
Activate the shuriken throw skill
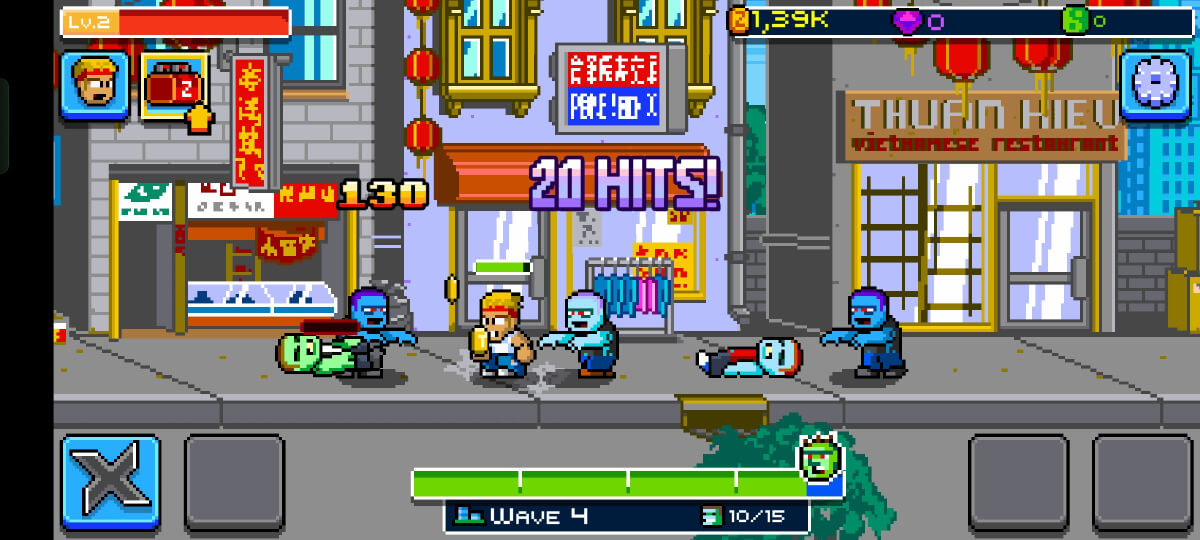point(110,483)
